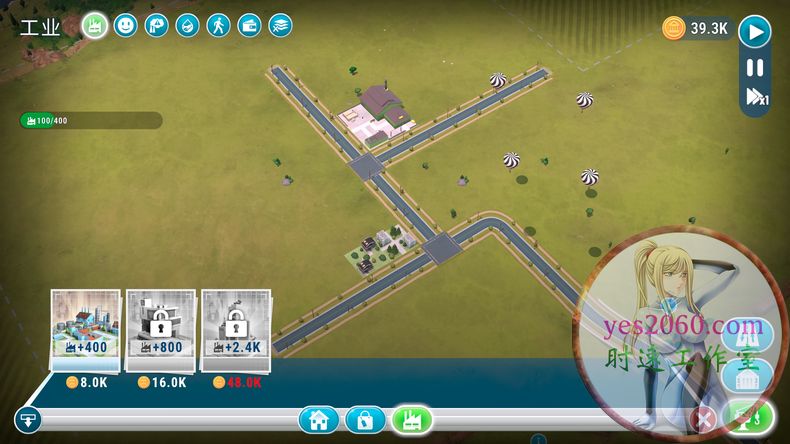Switch to the commercial shopping bag tab

[365, 420]
